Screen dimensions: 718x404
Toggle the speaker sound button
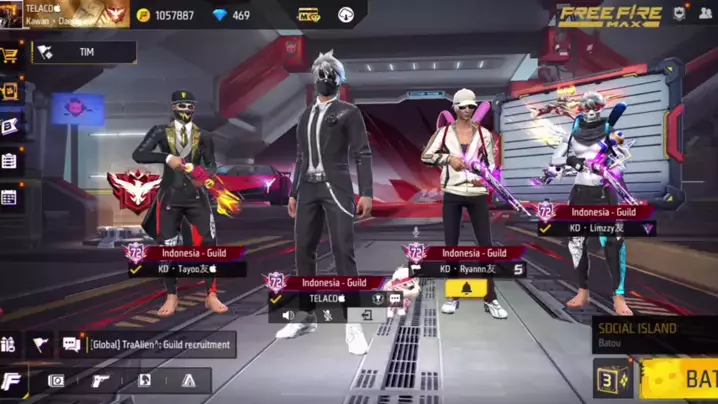tap(288, 314)
